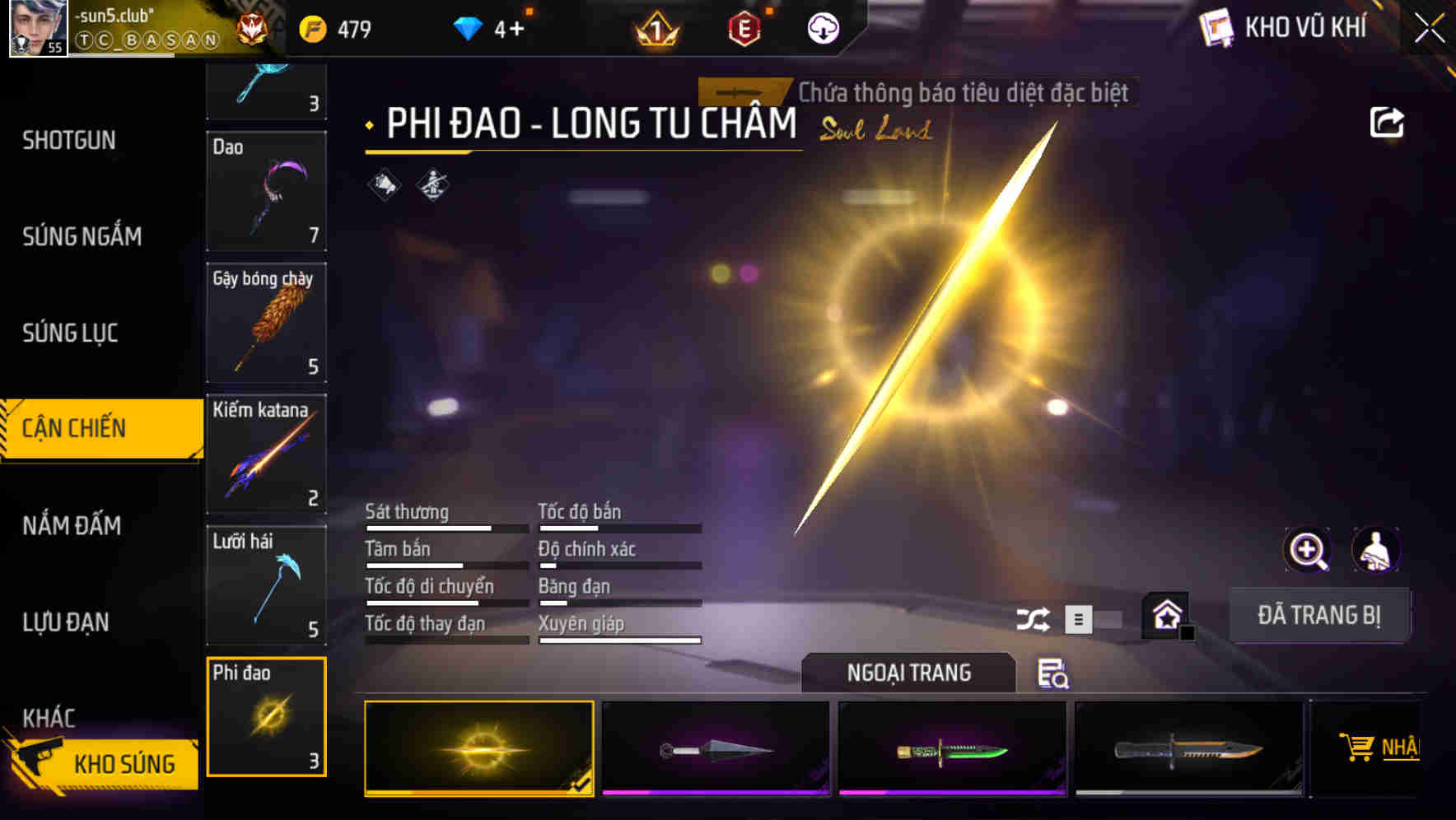The image size is (1456, 820).
Task: Tap the share weapon icon
Action: point(1388,121)
